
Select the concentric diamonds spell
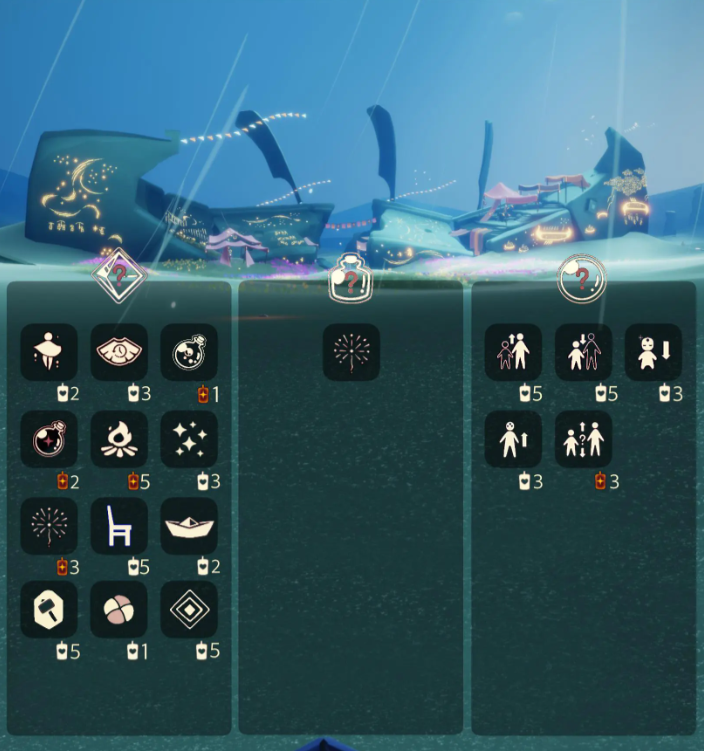(x=189, y=610)
